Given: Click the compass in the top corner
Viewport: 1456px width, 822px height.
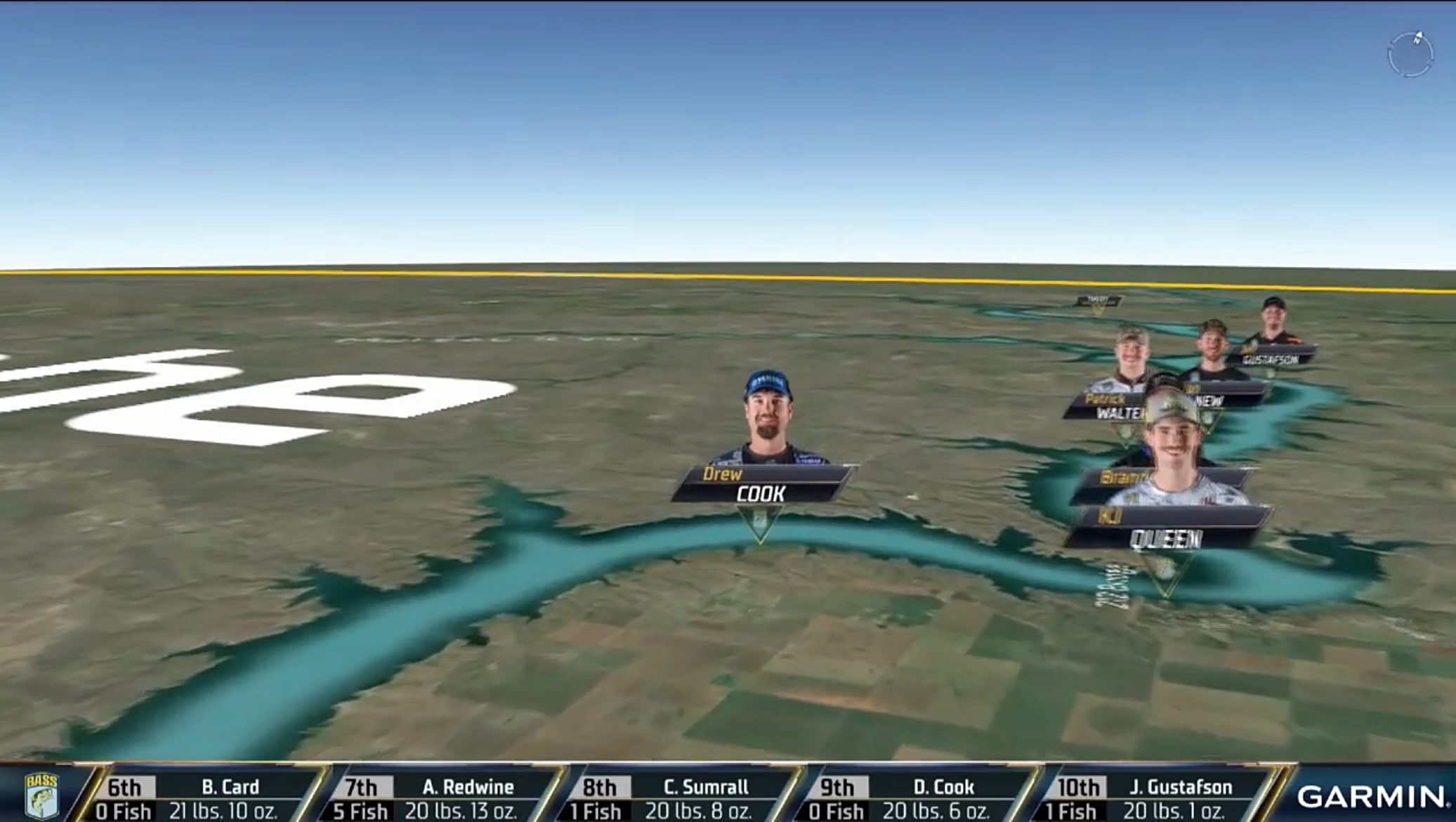Looking at the screenshot, I should click(x=1410, y=54).
